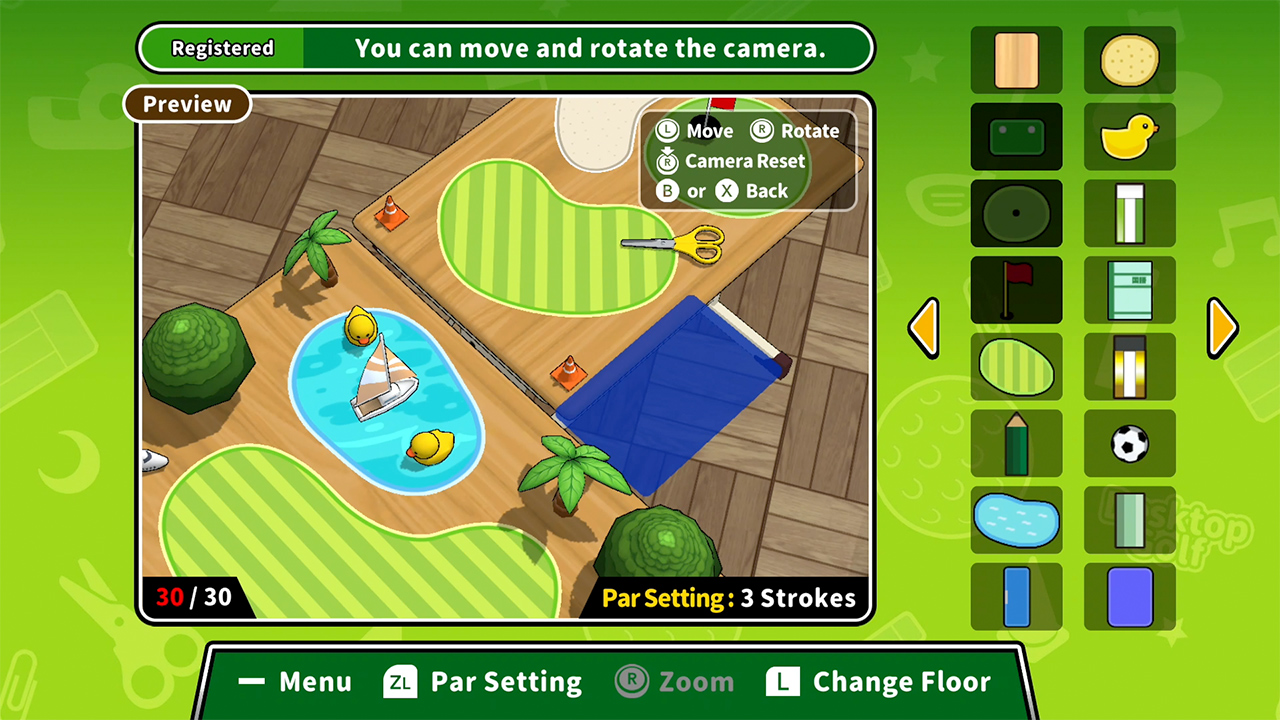Select the blue notebook square piece
The height and width of the screenshot is (720, 1280).
coord(1129,598)
